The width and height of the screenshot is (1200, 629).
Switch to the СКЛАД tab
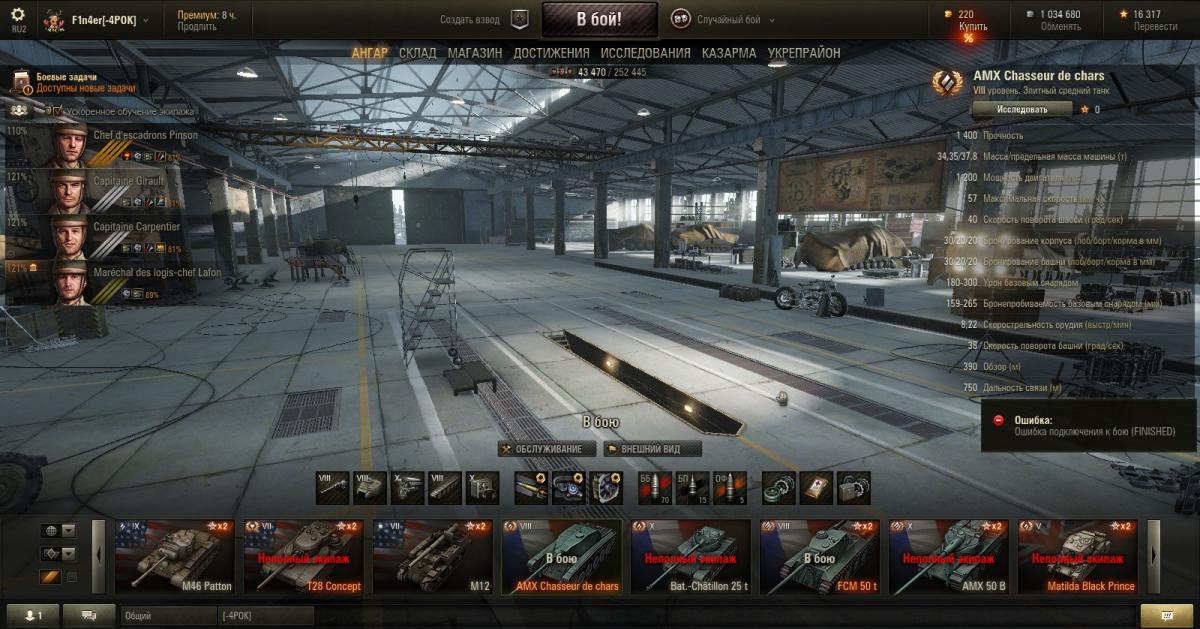417,53
